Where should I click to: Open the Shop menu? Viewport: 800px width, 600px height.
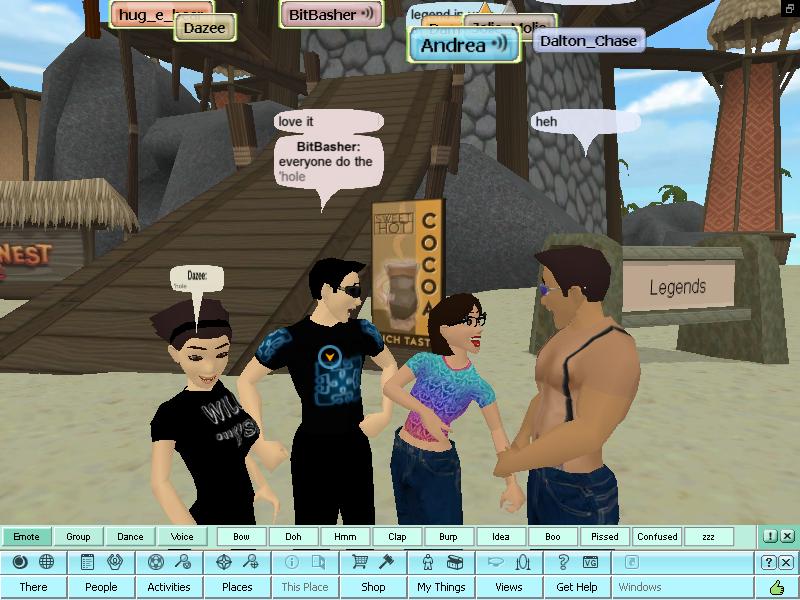pyautogui.click(x=373, y=587)
